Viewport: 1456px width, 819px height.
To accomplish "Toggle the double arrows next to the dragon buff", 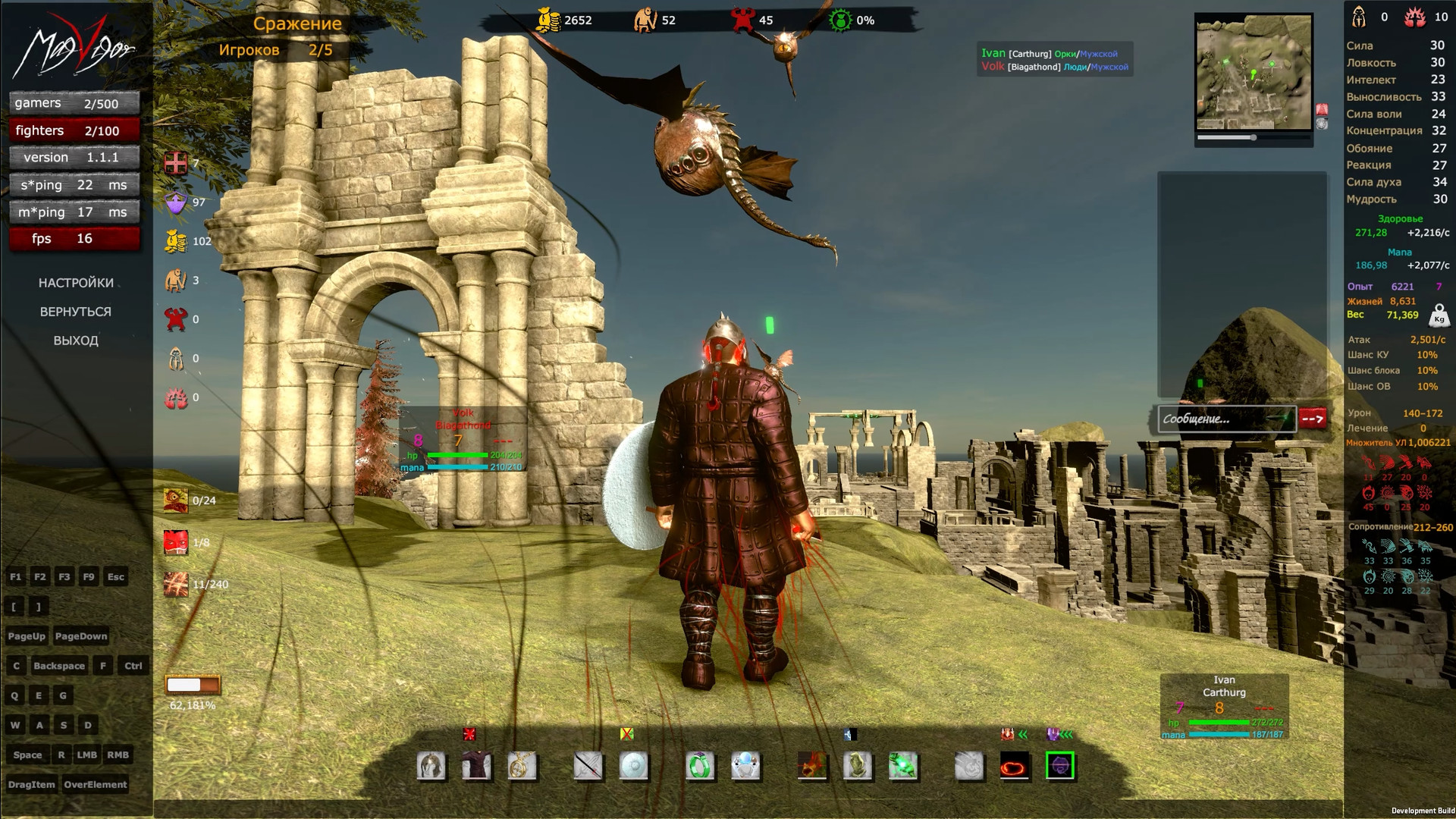I will pyautogui.click(x=1022, y=733).
